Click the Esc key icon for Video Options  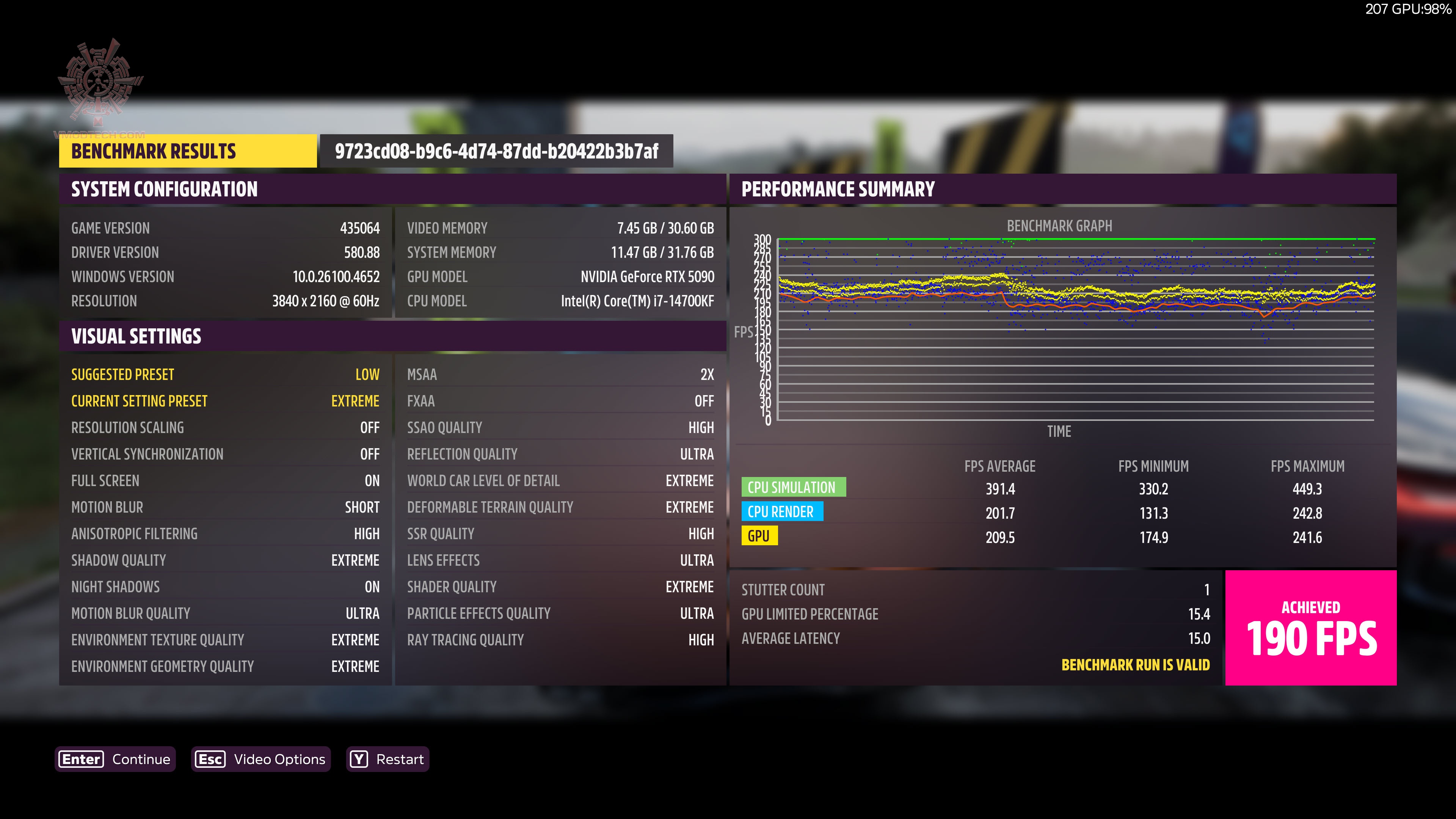point(210,759)
